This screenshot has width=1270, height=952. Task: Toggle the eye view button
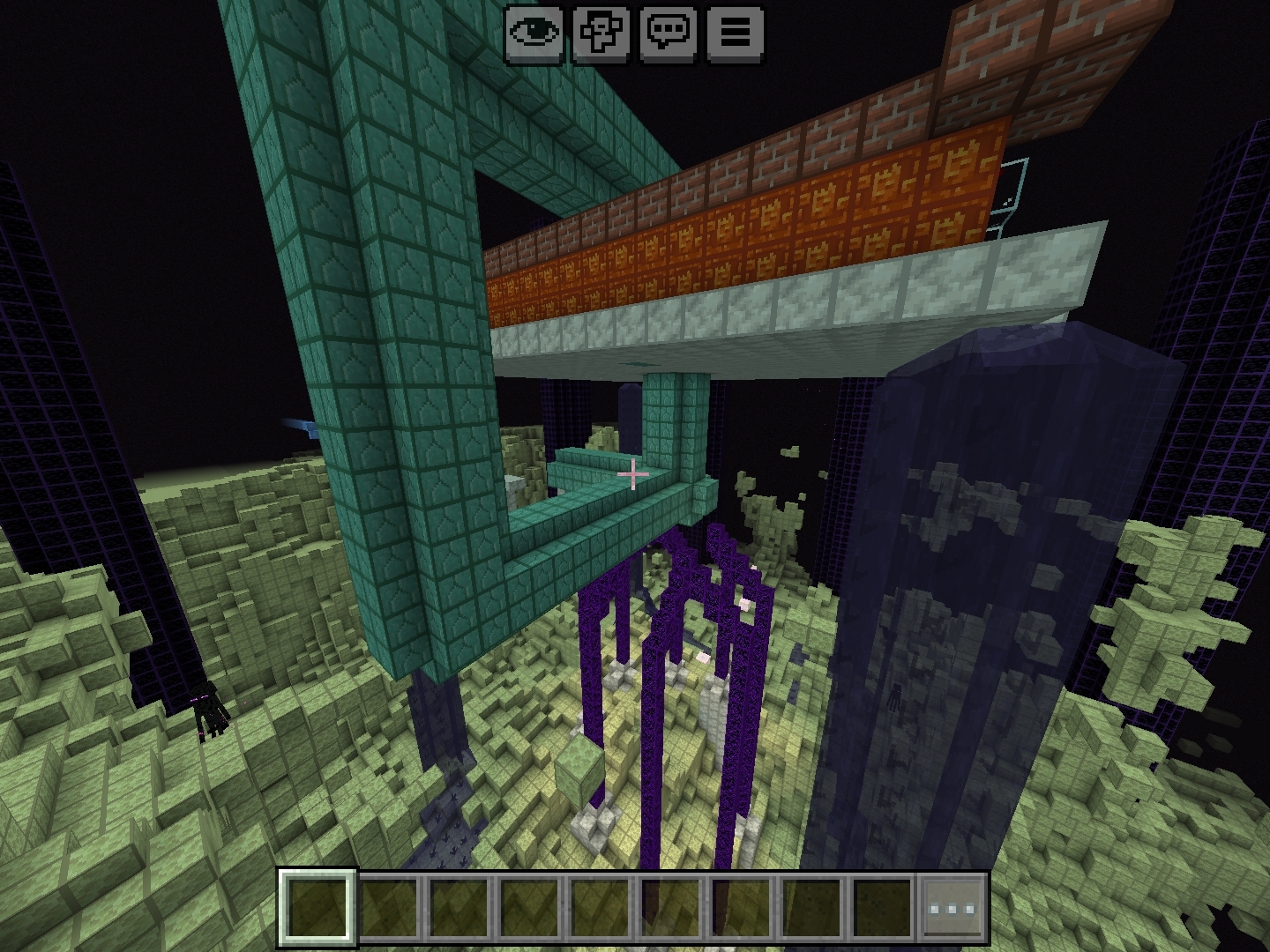pyautogui.click(x=534, y=33)
